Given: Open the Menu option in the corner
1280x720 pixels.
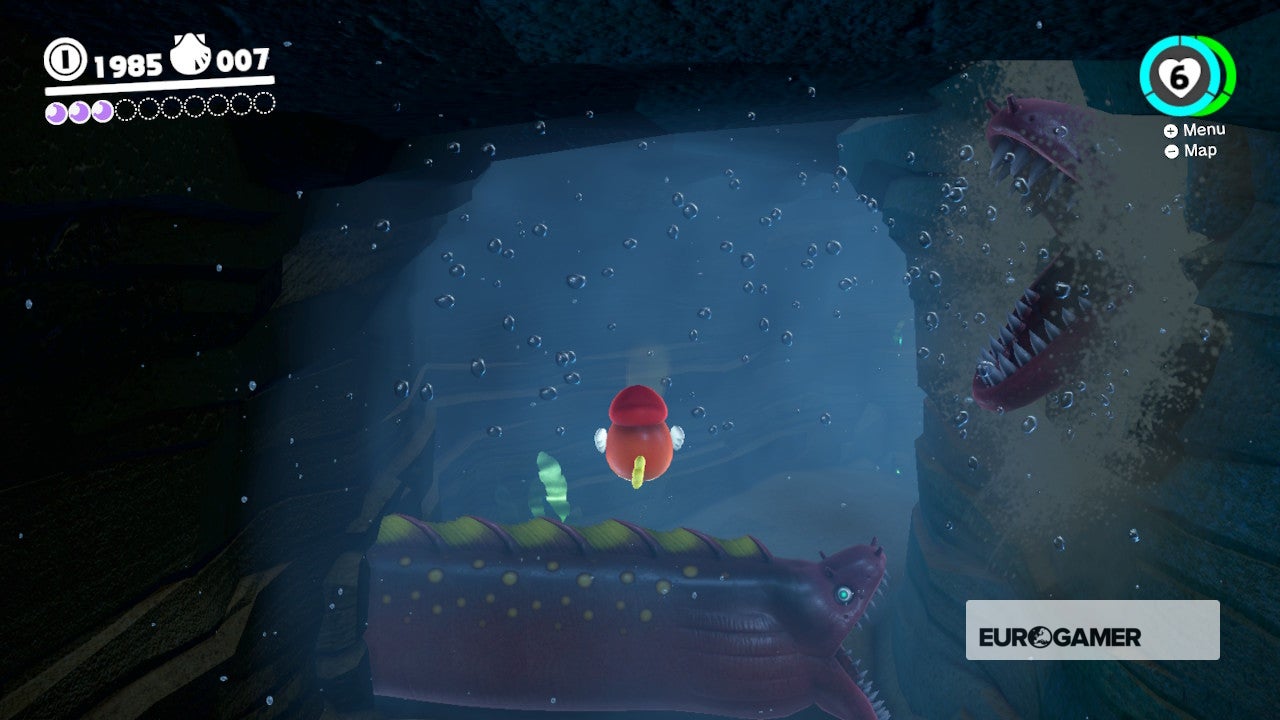Looking at the screenshot, I should pyautogui.click(x=1206, y=129).
